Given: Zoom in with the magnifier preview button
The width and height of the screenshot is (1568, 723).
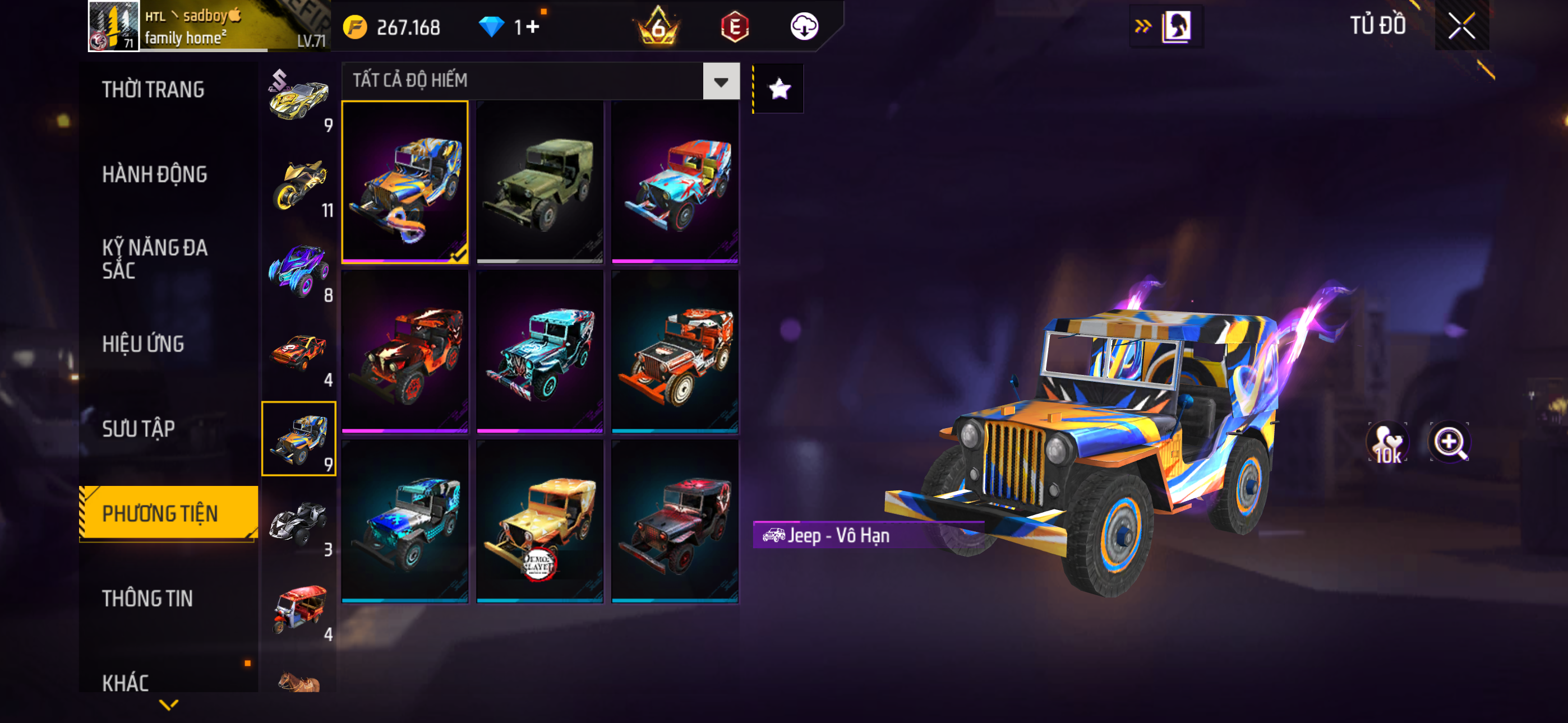Looking at the screenshot, I should 1449,442.
